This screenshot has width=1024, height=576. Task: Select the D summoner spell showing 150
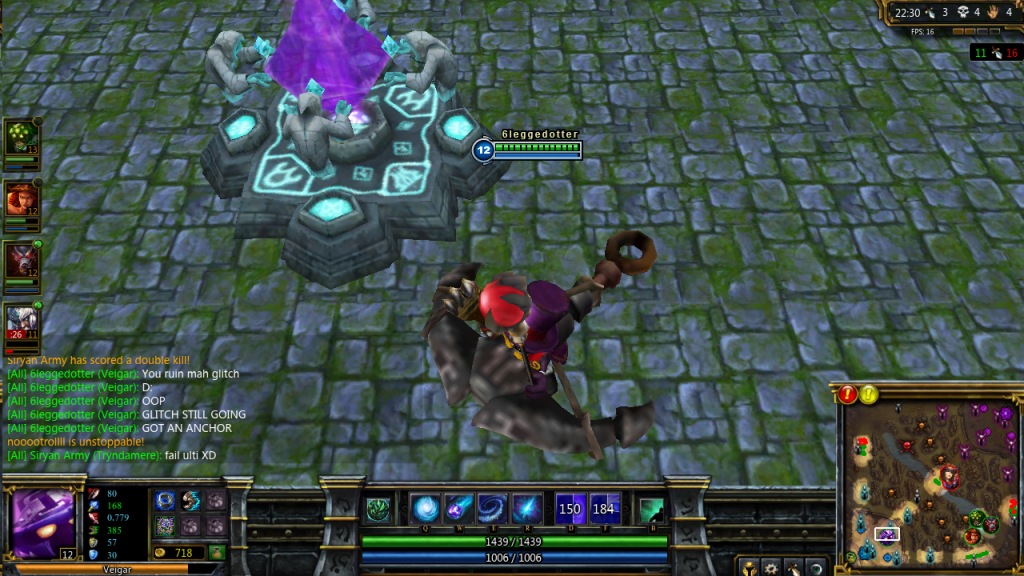570,509
